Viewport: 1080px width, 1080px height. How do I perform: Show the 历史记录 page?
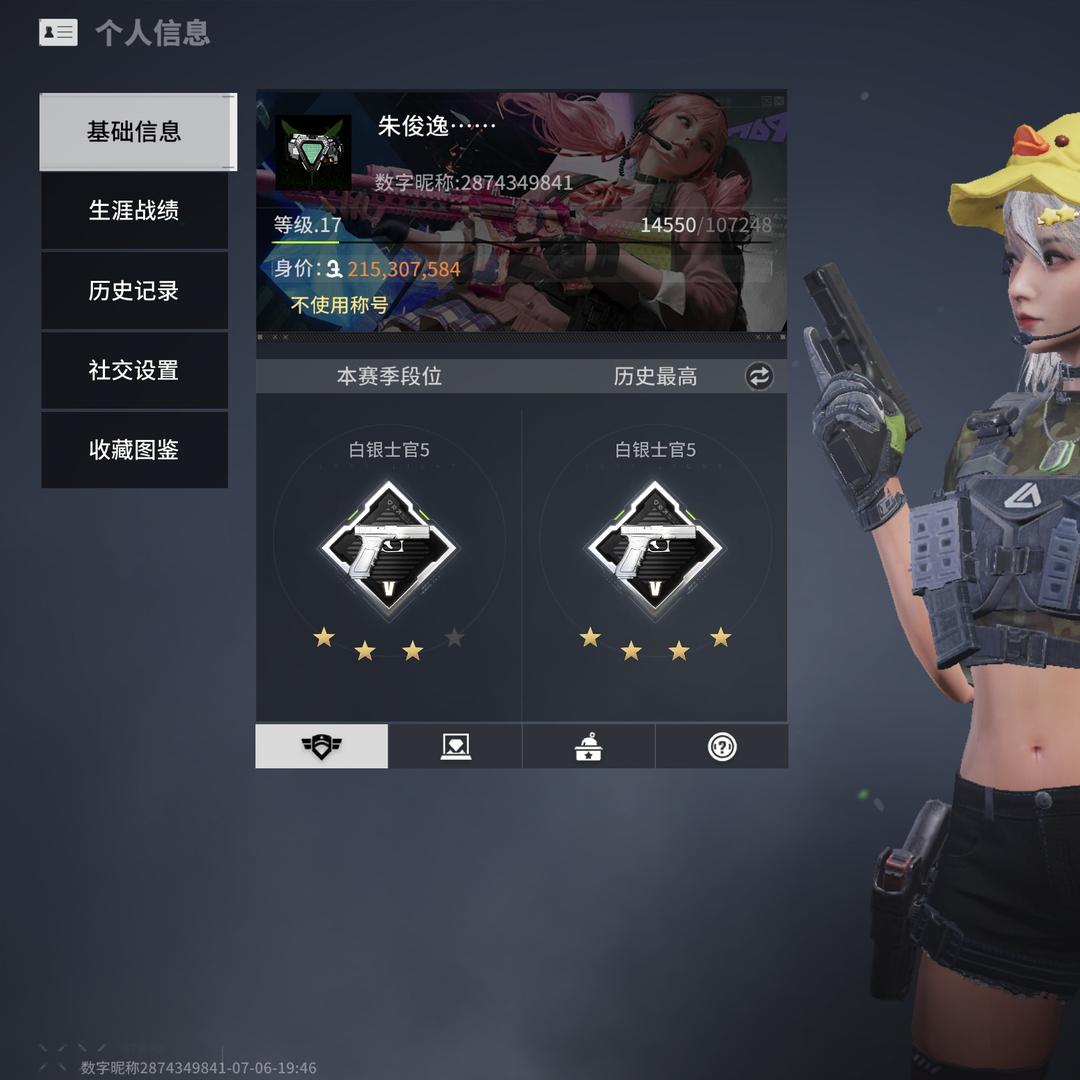[134, 291]
